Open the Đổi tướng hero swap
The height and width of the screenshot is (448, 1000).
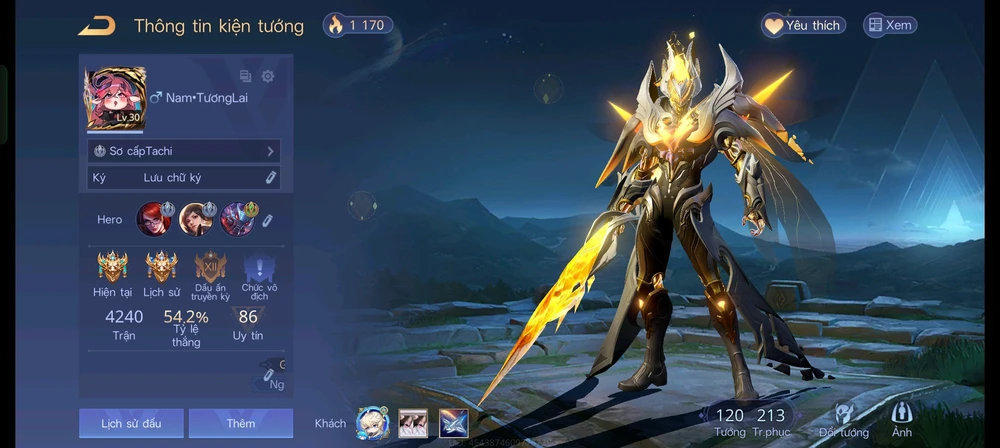[x=844, y=421]
